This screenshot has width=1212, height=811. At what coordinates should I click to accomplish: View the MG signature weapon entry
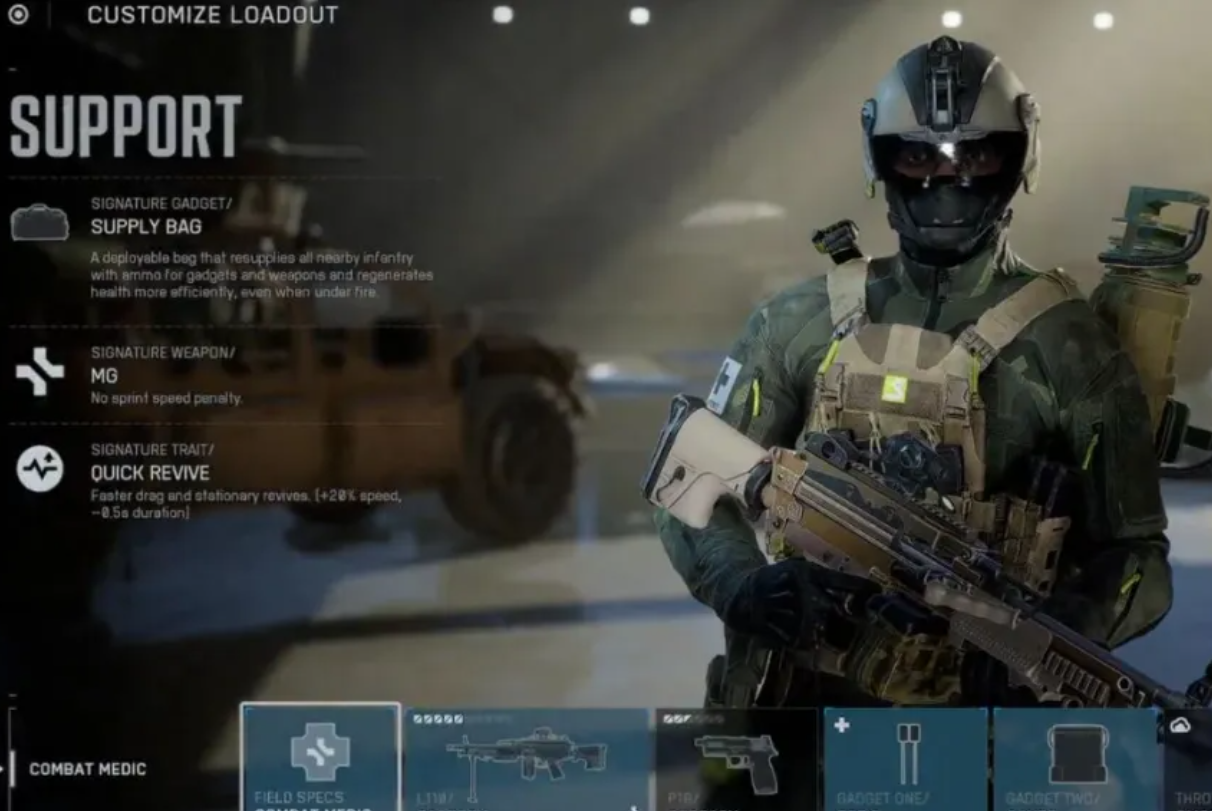(104, 375)
